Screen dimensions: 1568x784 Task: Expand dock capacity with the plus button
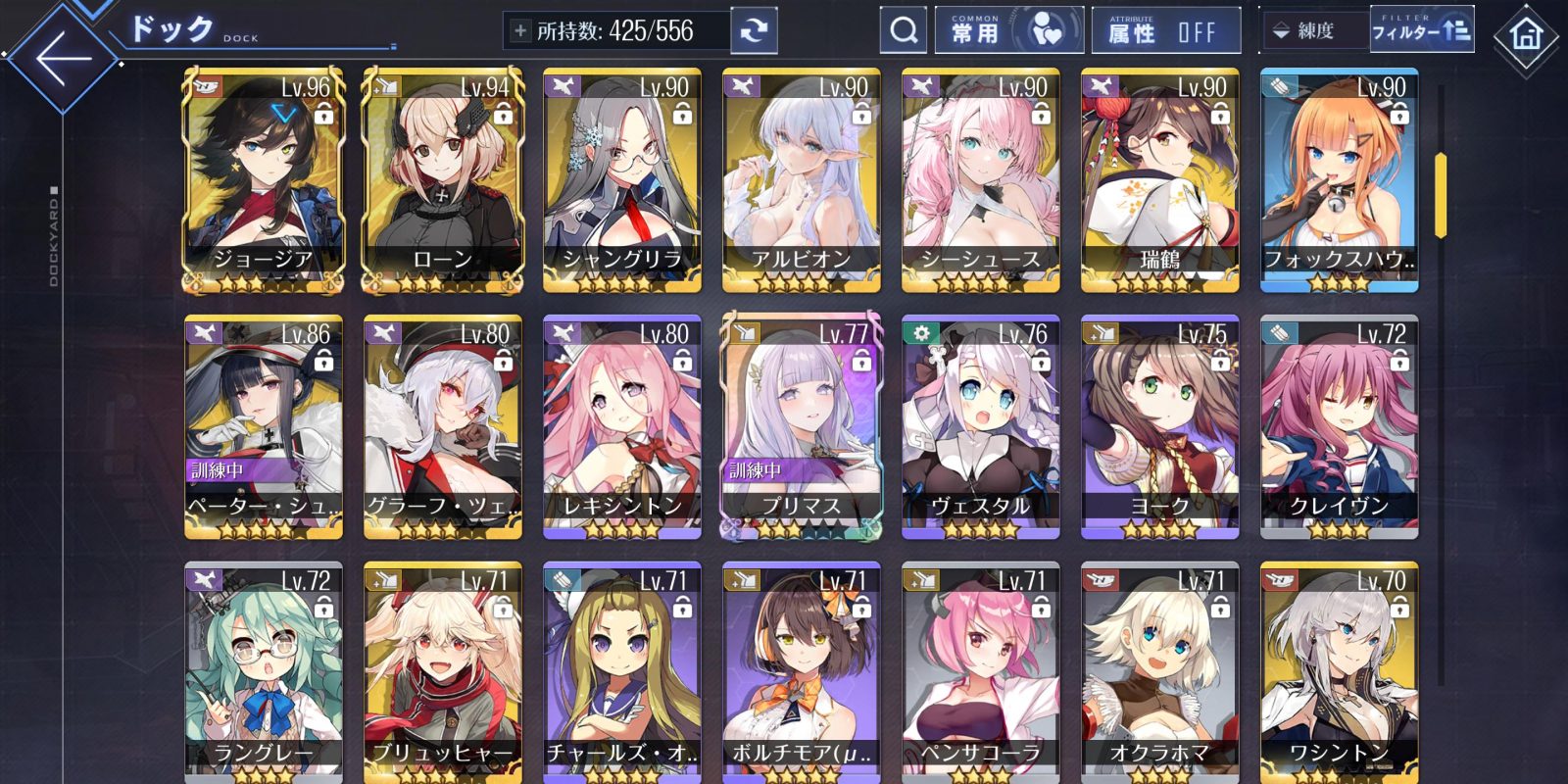click(520, 31)
